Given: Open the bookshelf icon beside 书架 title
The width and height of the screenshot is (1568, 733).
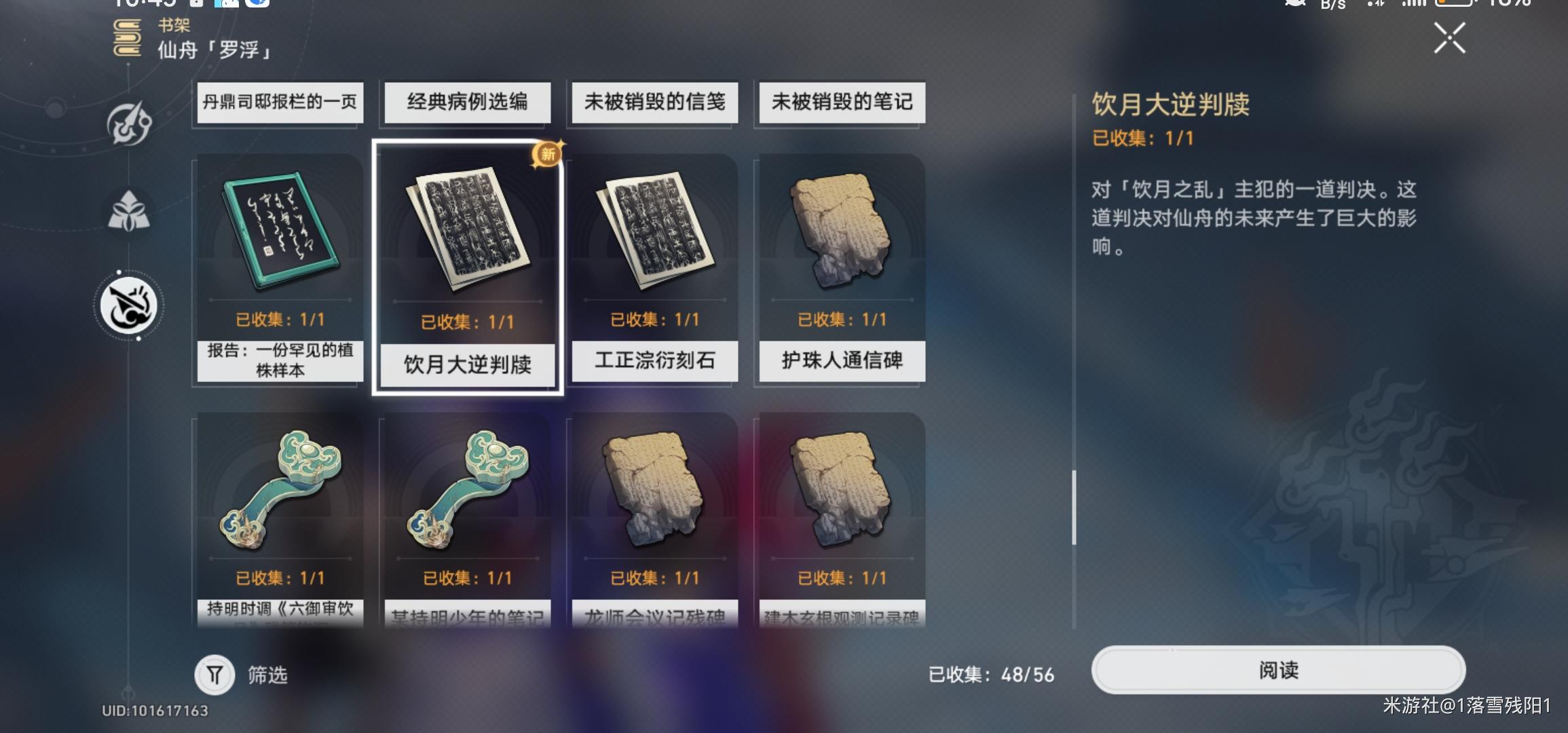Looking at the screenshot, I should (126, 39).
